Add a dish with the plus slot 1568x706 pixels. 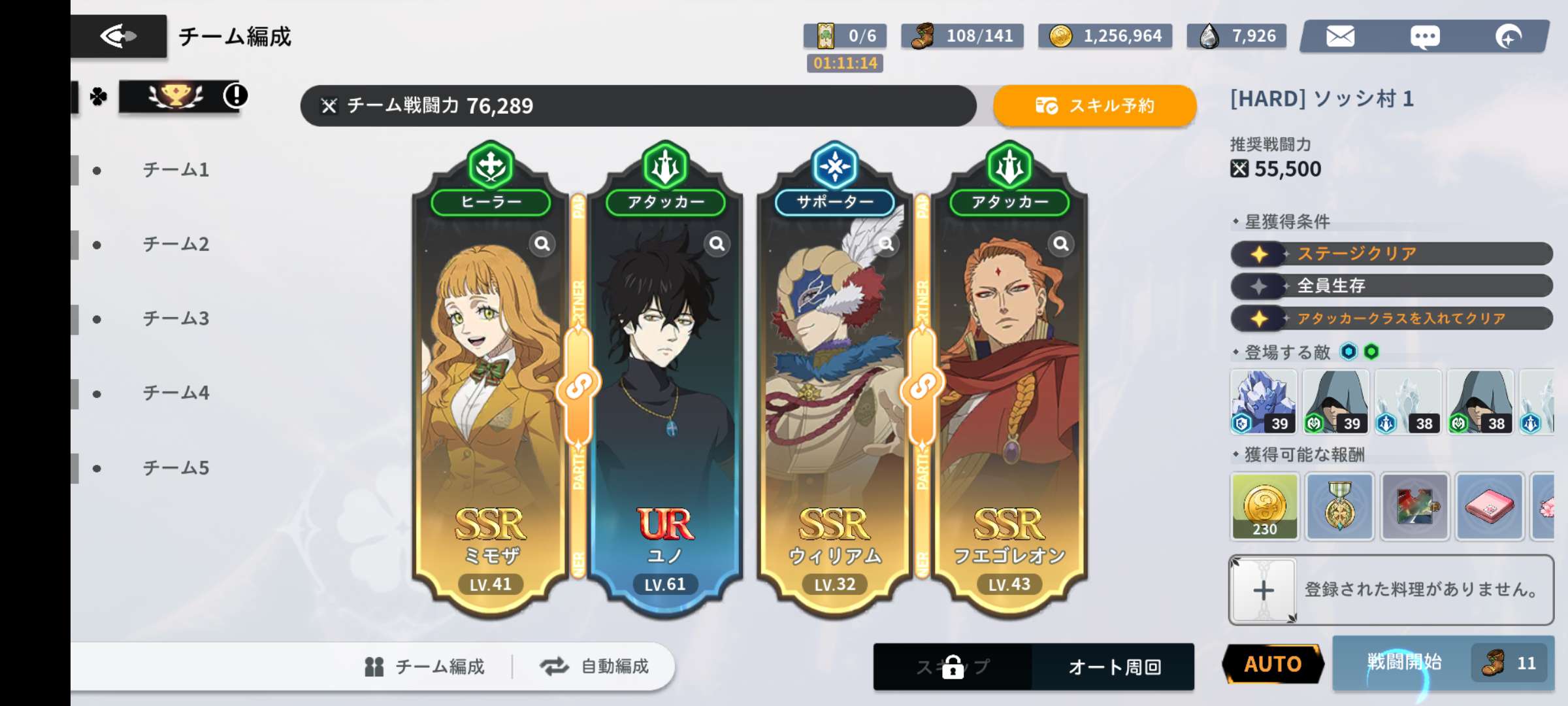(1263, 590)
